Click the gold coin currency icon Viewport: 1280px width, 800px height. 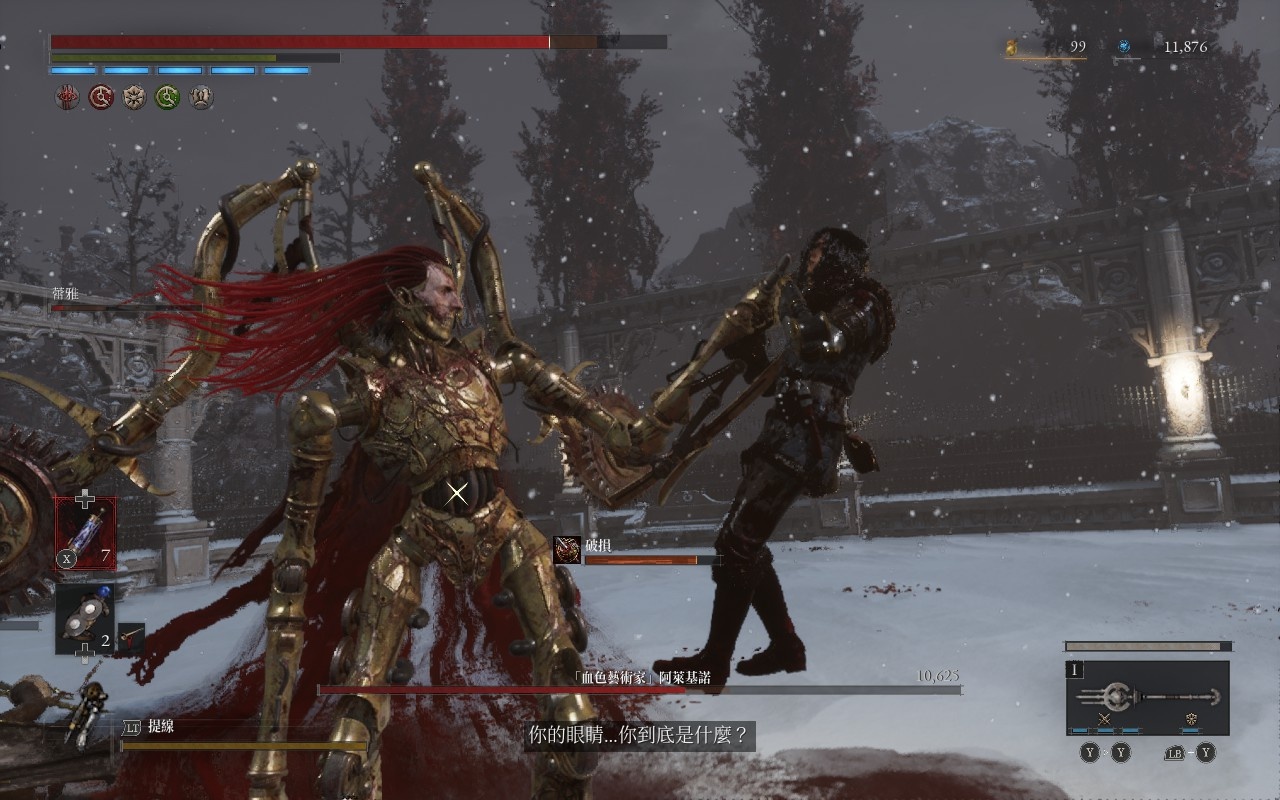click(x=1011, y=46)
